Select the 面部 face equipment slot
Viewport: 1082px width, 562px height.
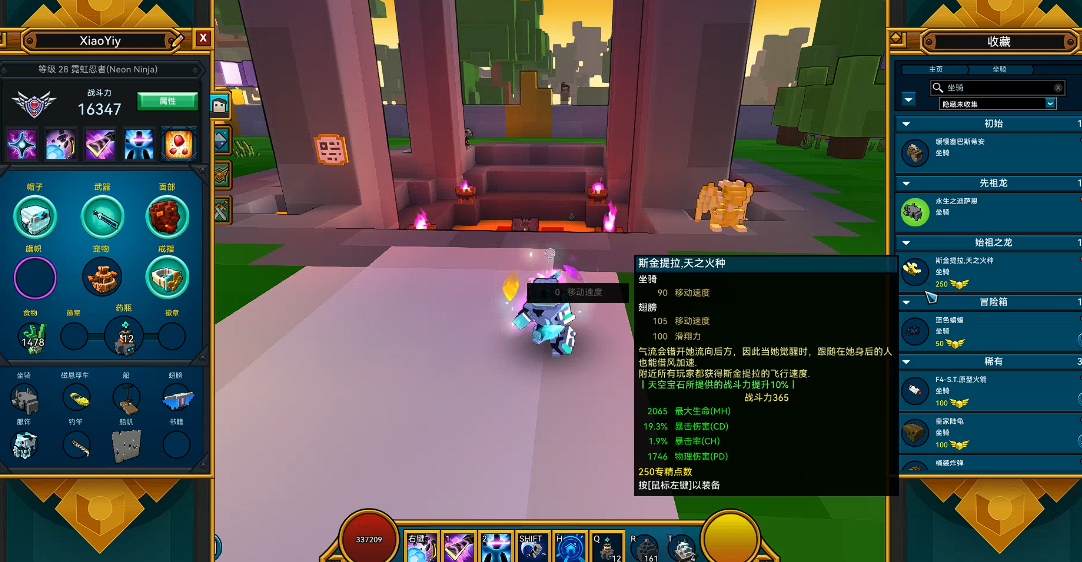point(167,216)
